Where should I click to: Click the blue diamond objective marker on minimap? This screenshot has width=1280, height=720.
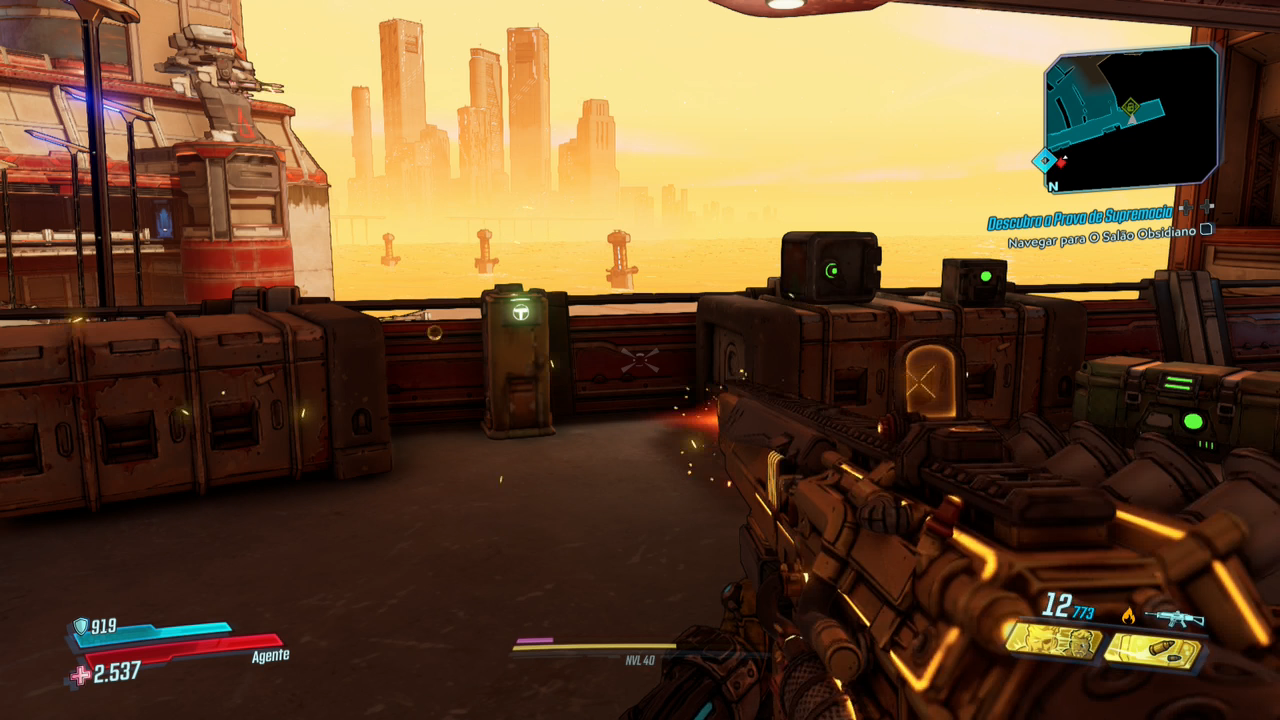[x=1045, y=160]
